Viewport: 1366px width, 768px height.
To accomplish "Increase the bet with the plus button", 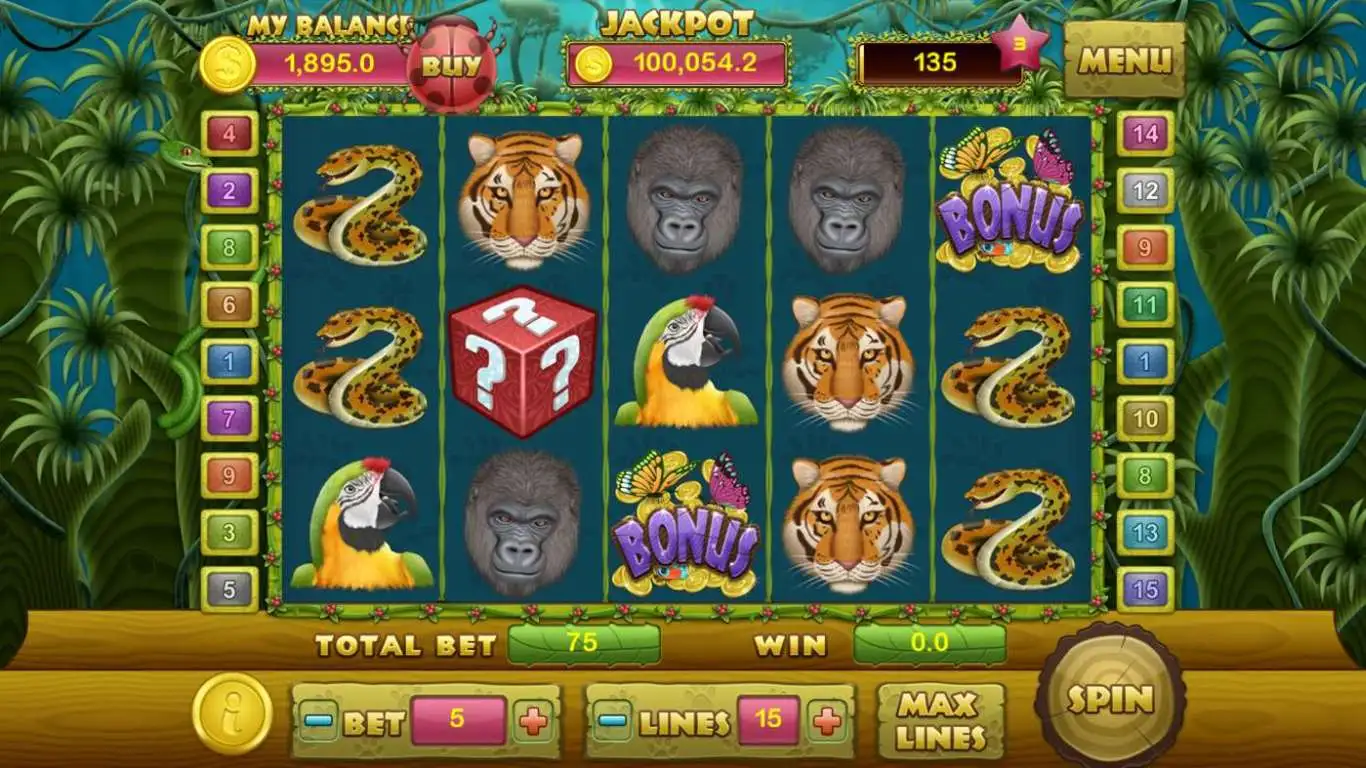I will pos(533,721).
